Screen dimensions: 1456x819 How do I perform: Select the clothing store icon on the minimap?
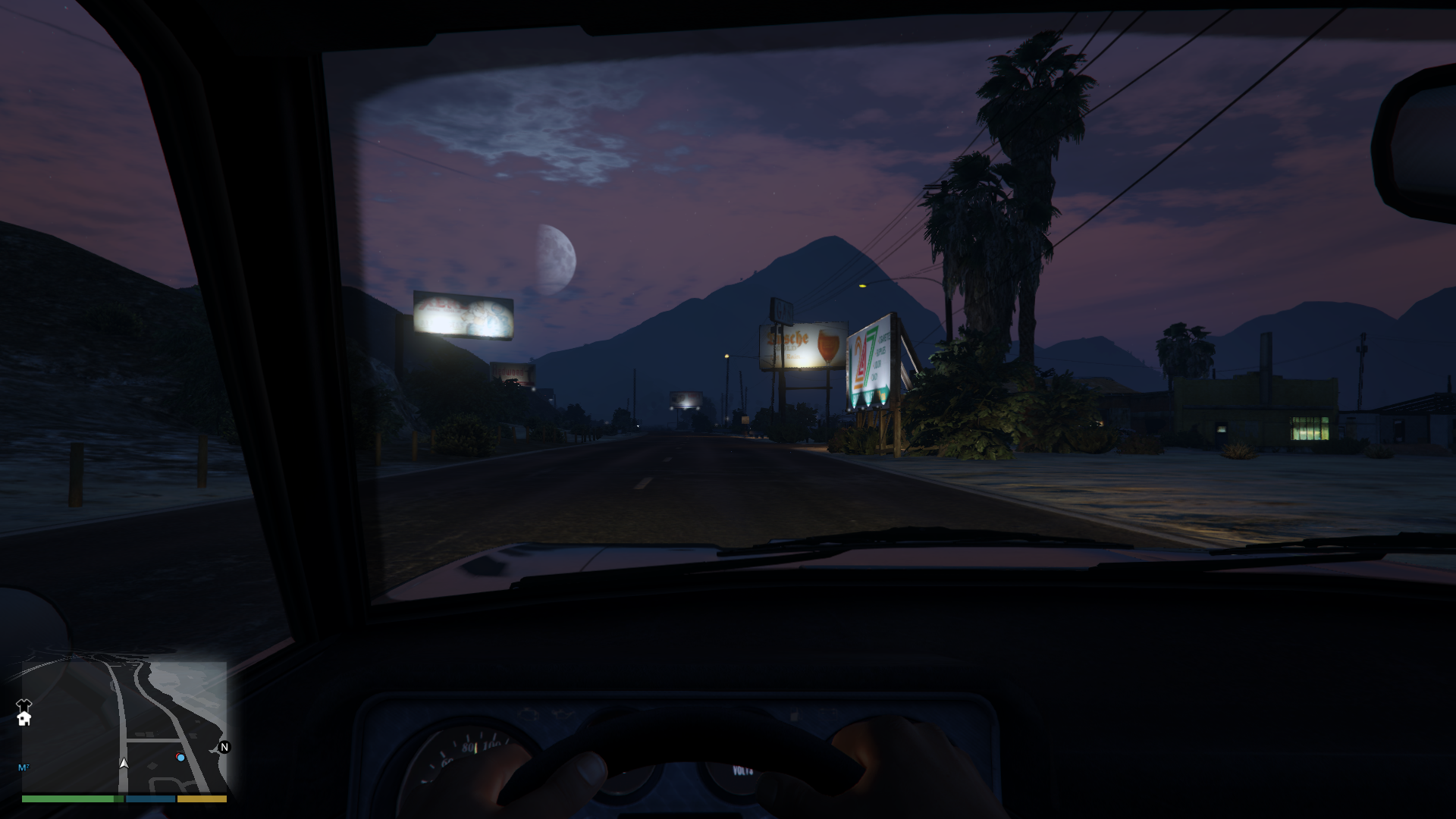(24, 704)
